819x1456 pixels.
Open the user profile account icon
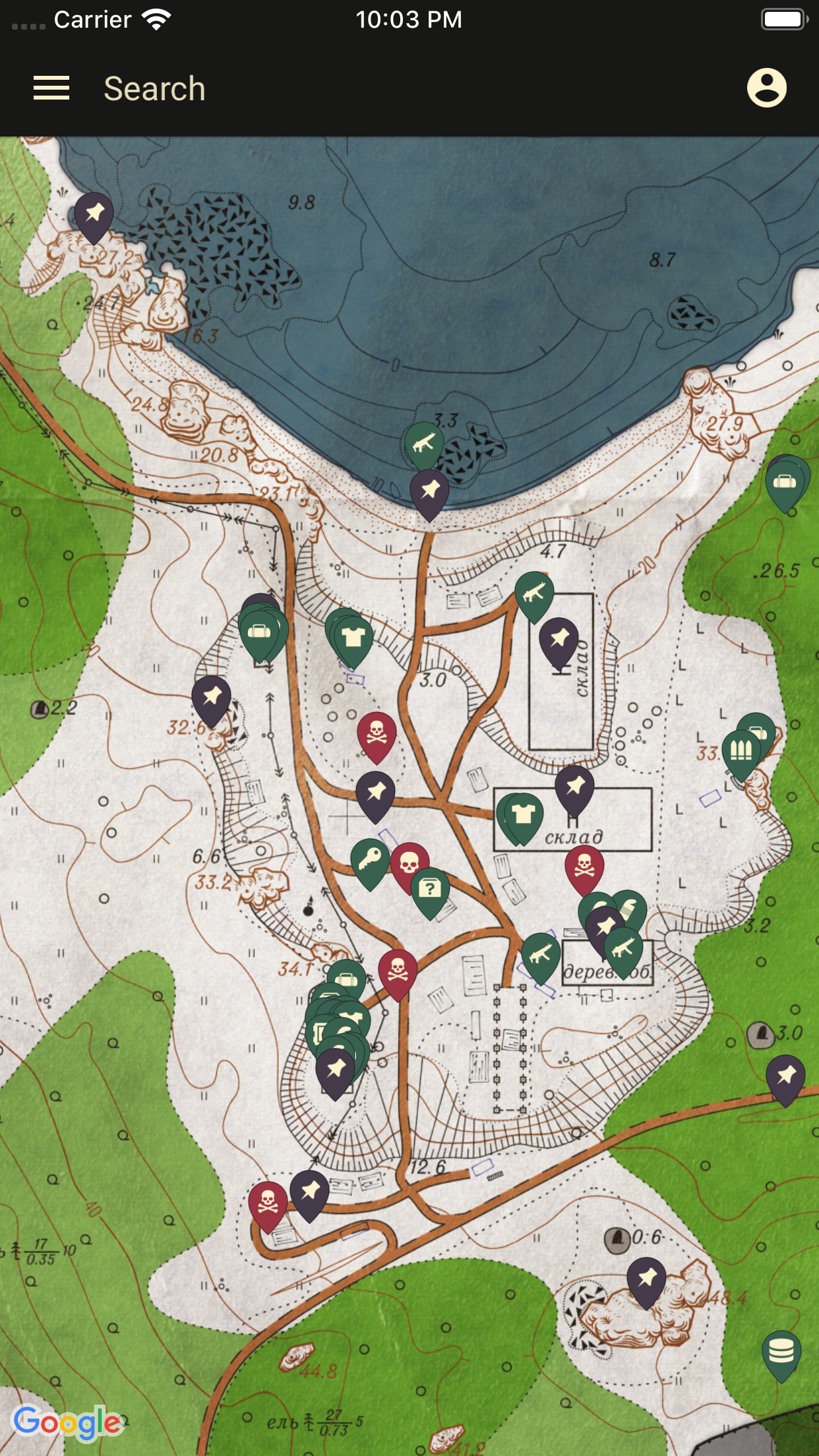click(x=766, y=88)
